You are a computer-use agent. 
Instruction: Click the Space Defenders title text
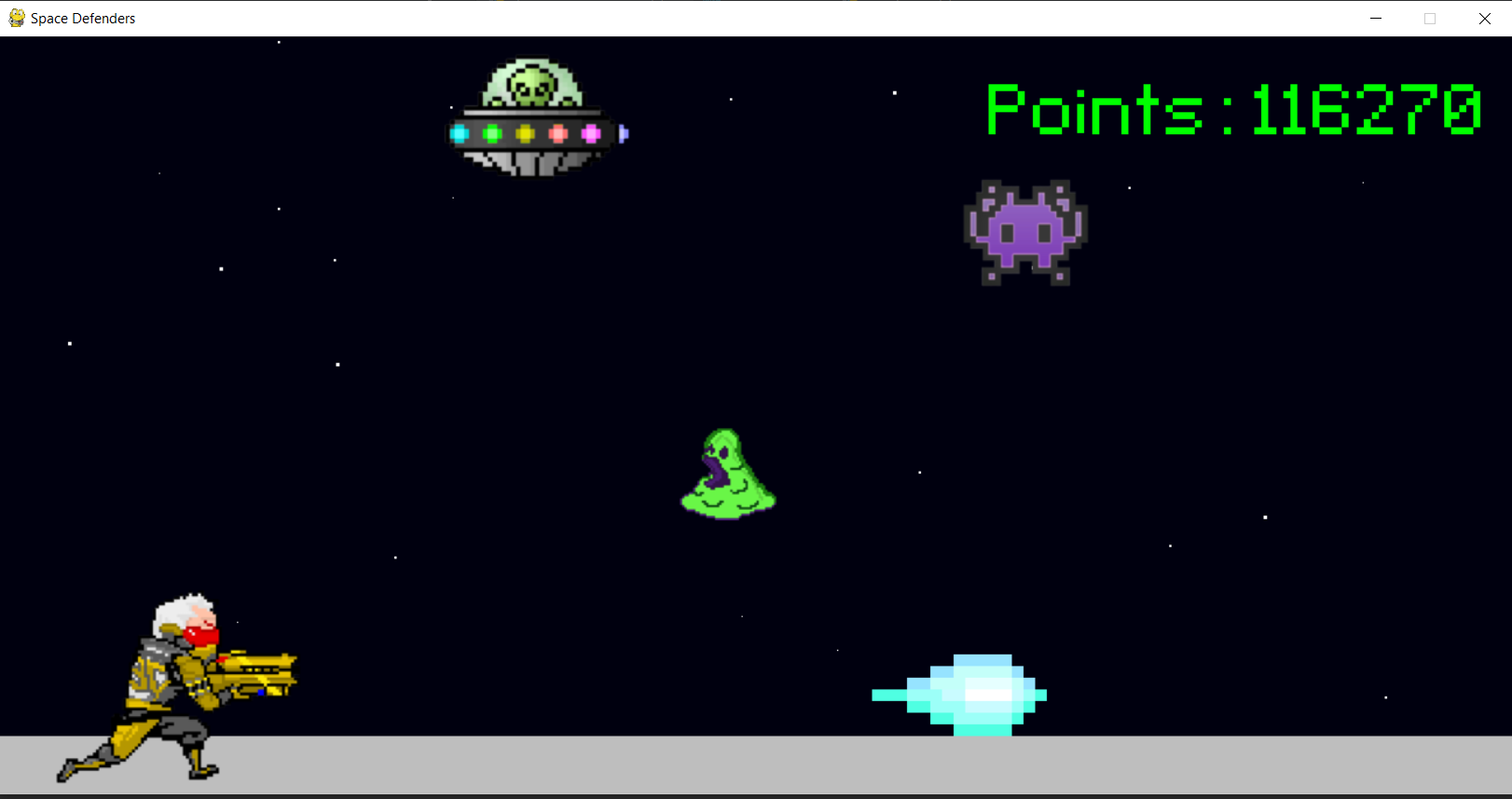click(82, 18)
